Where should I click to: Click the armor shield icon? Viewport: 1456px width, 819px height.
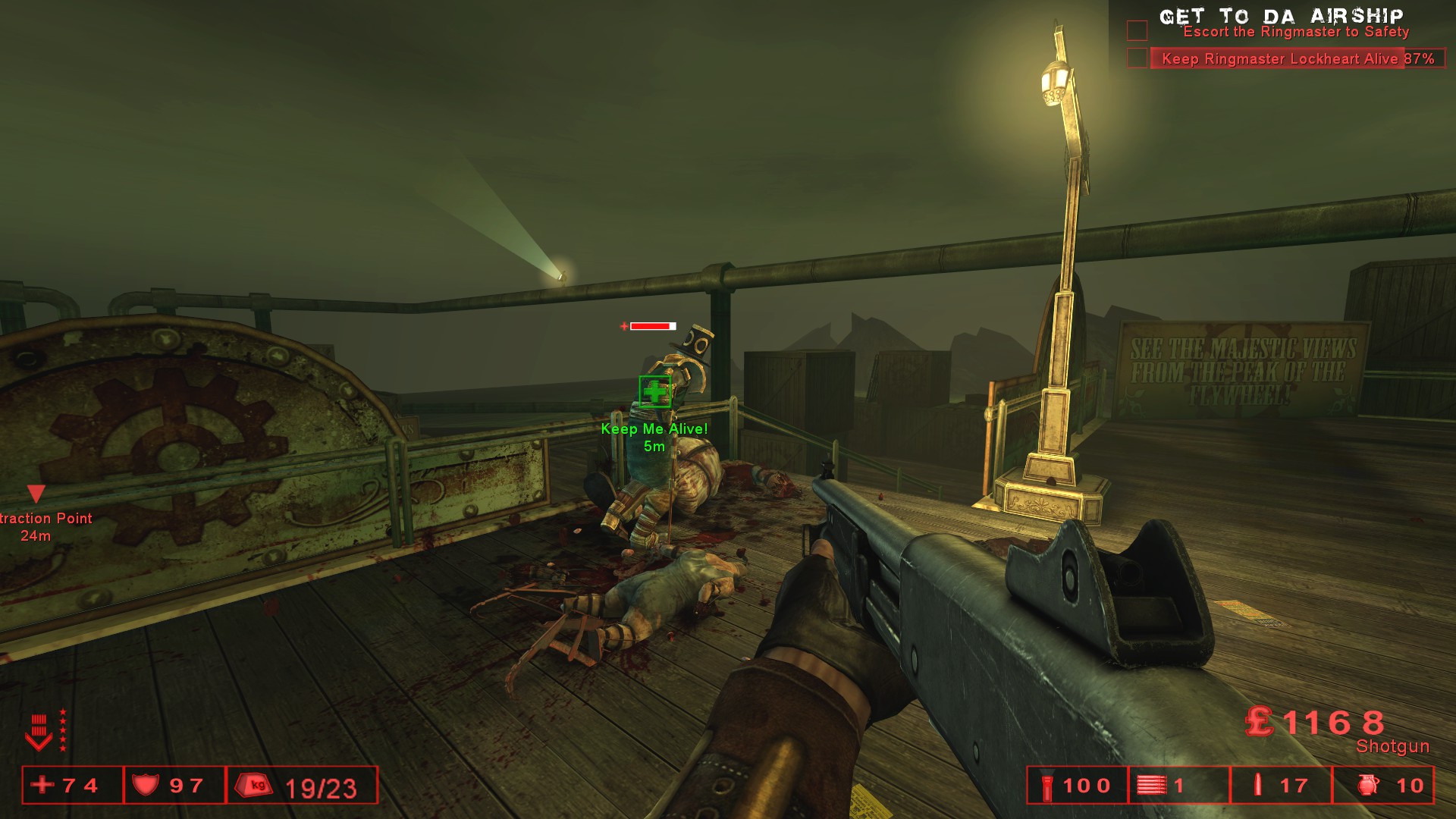(x=146, y=785)
